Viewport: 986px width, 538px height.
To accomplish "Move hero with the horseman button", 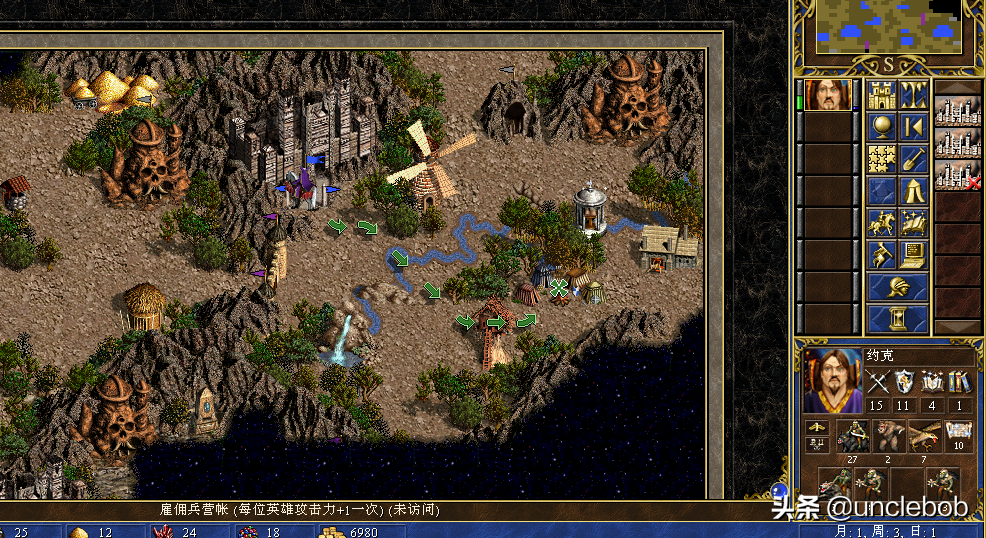I will click(x=881, y=222).
